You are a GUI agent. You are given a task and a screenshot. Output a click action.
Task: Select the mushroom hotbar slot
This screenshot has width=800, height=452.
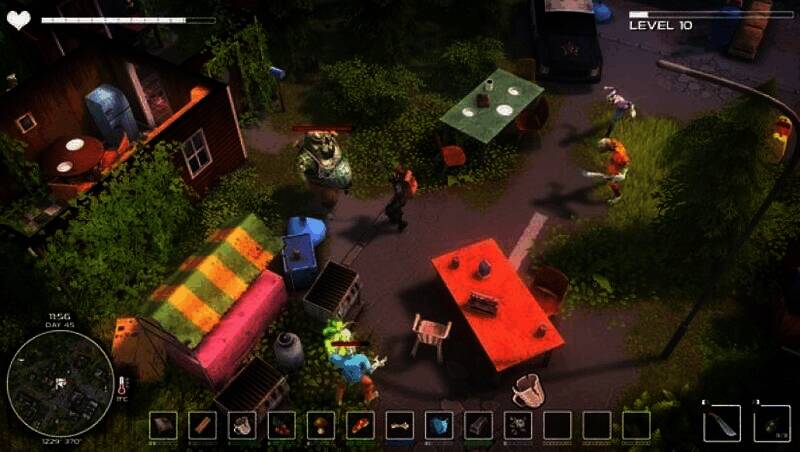(x=320, y=425)
